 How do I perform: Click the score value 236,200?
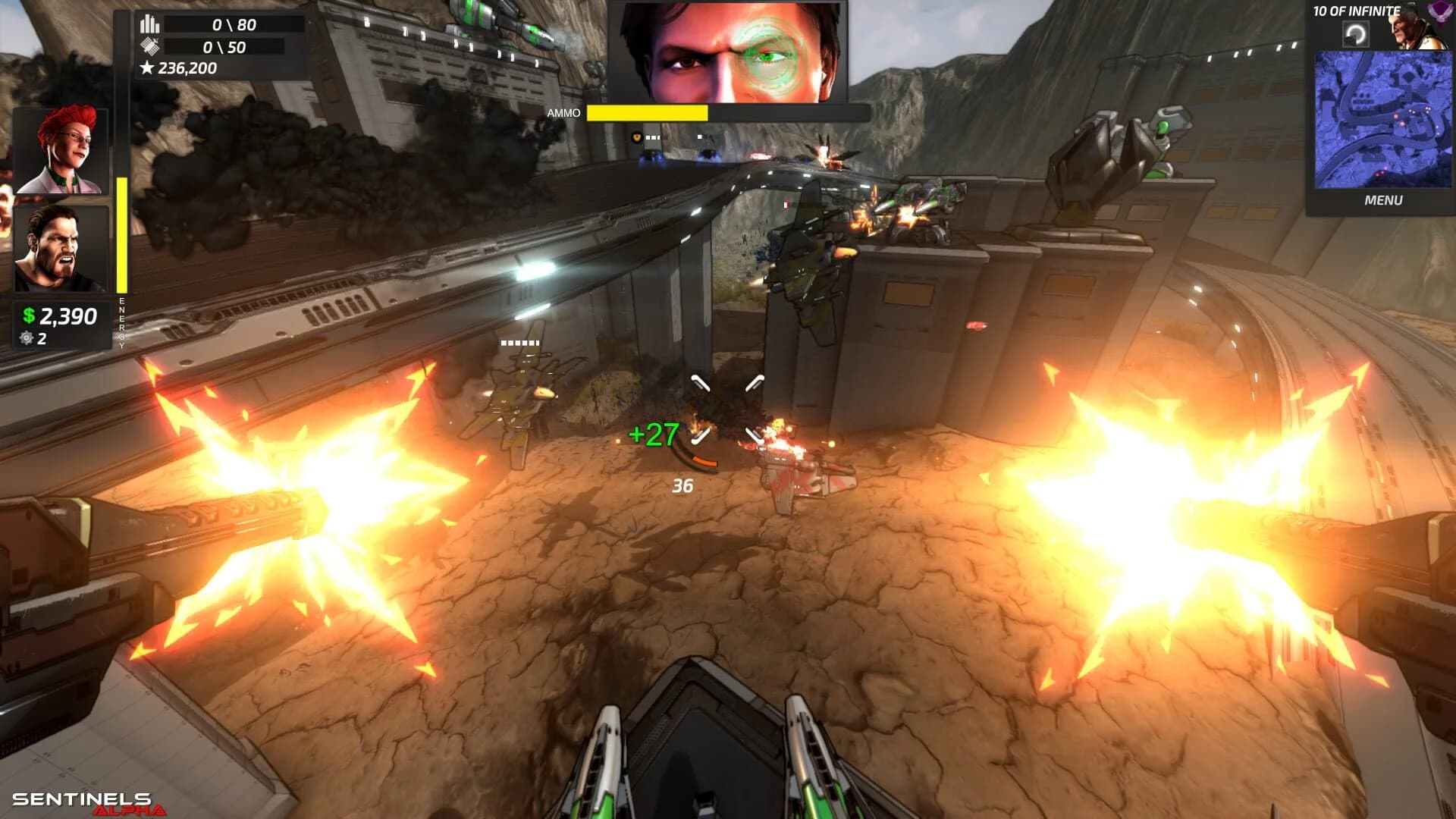[x=187, y=69]
